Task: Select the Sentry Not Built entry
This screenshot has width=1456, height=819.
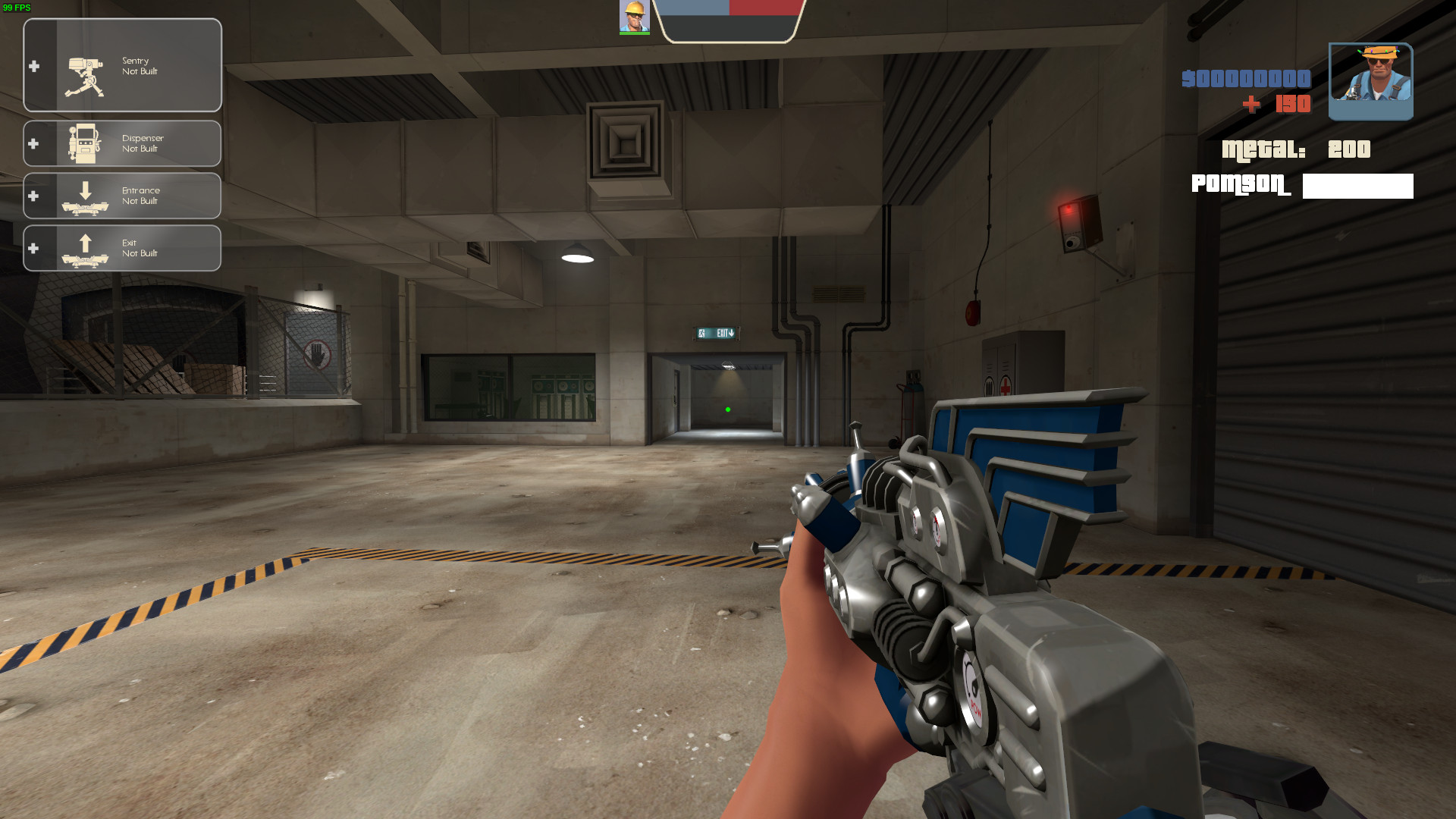Action: click(140, 65)
